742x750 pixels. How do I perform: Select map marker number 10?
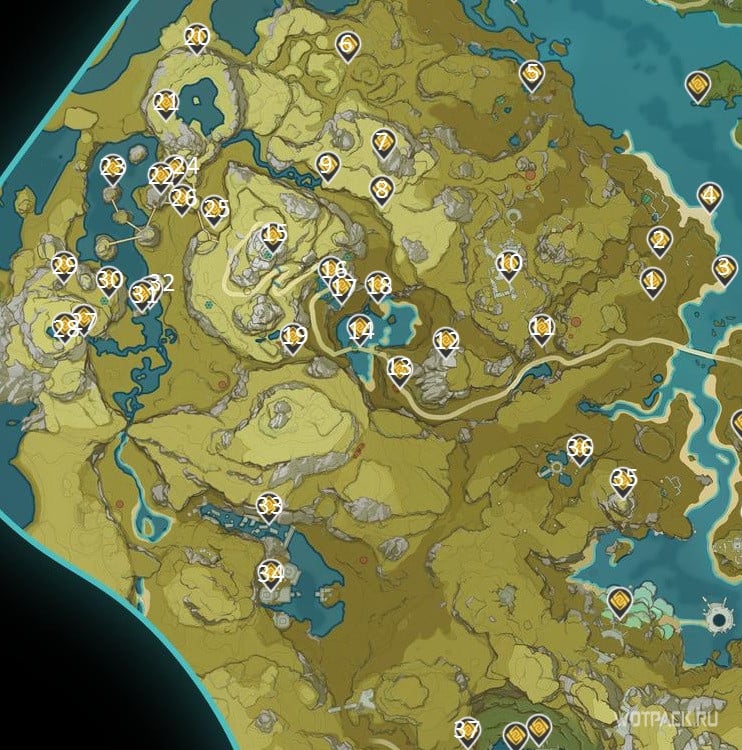509,264
